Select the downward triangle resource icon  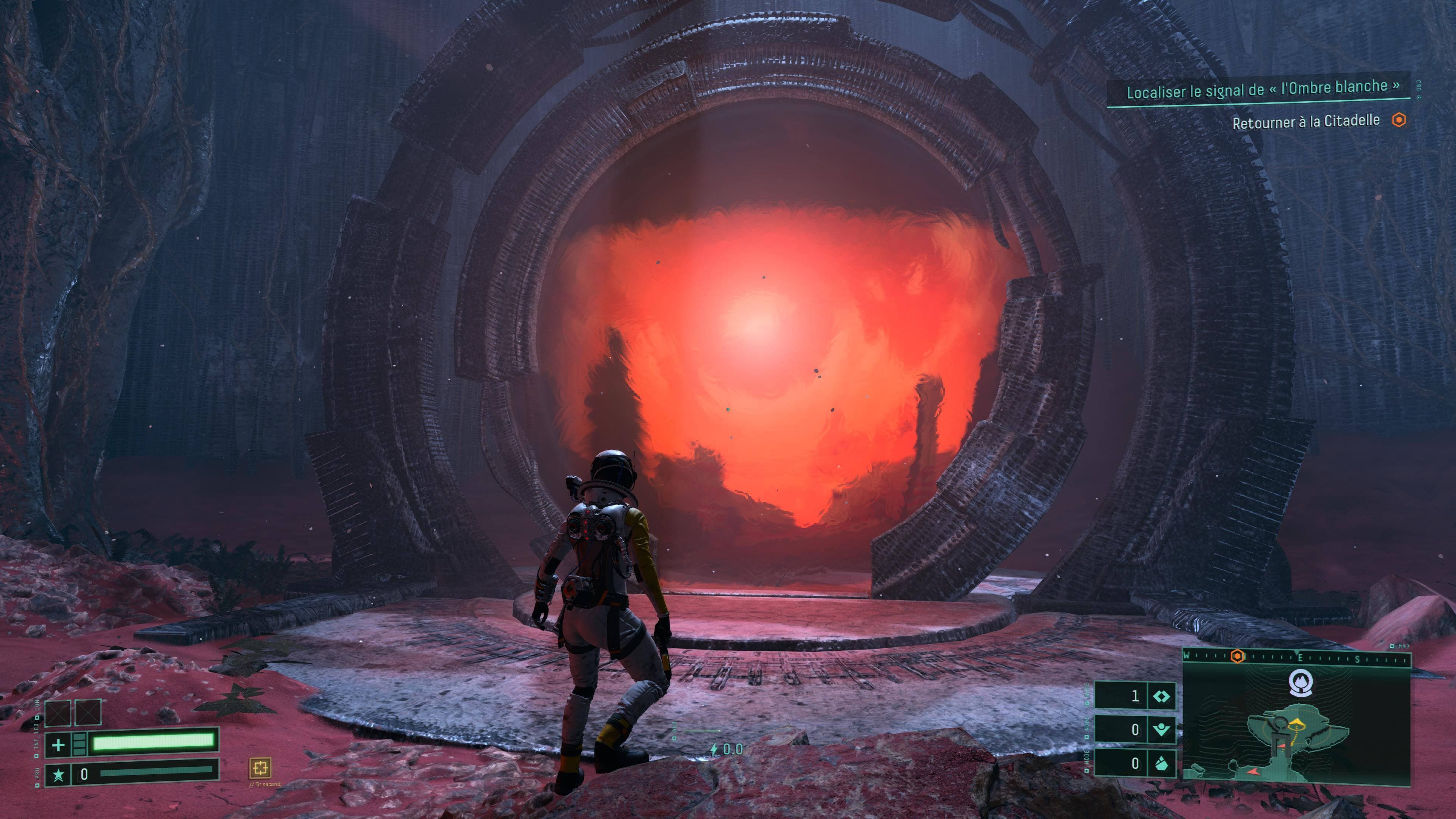point(1161,730)
